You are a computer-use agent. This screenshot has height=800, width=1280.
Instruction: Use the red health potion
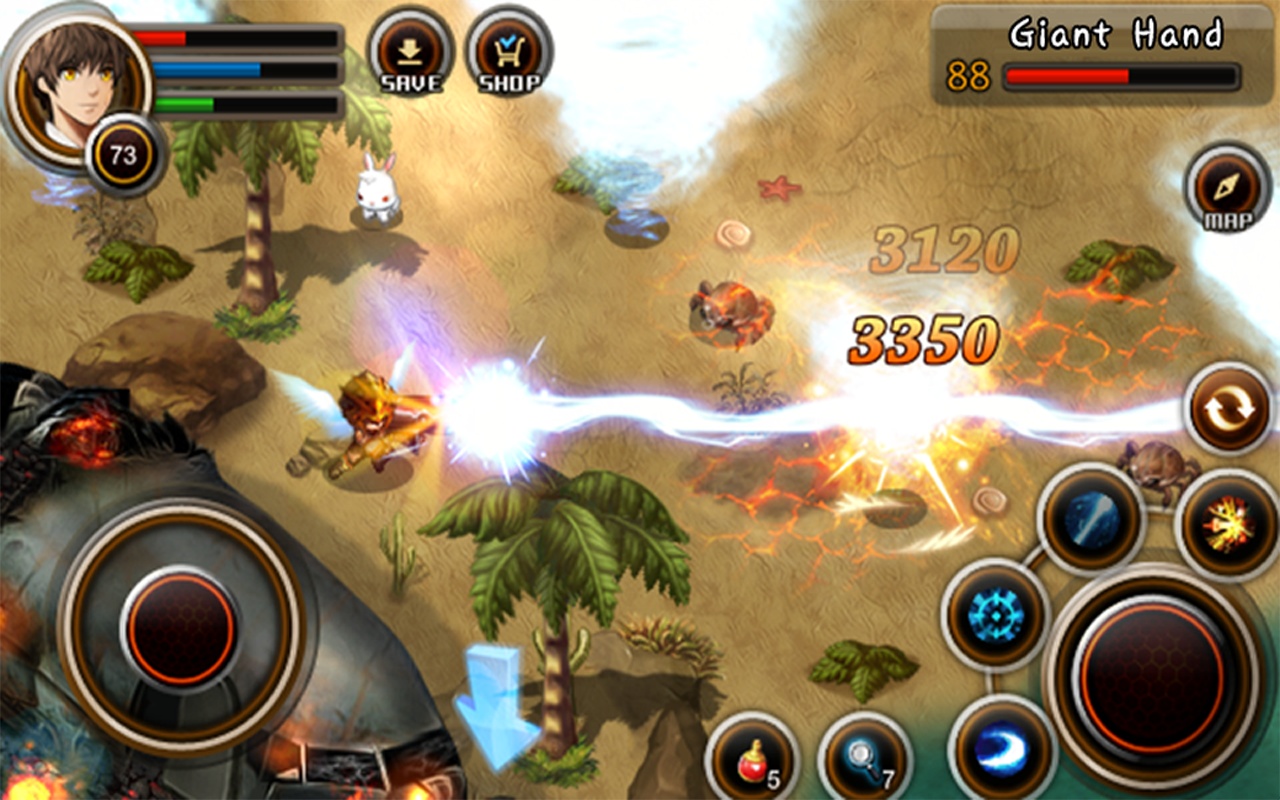(751, 760)
